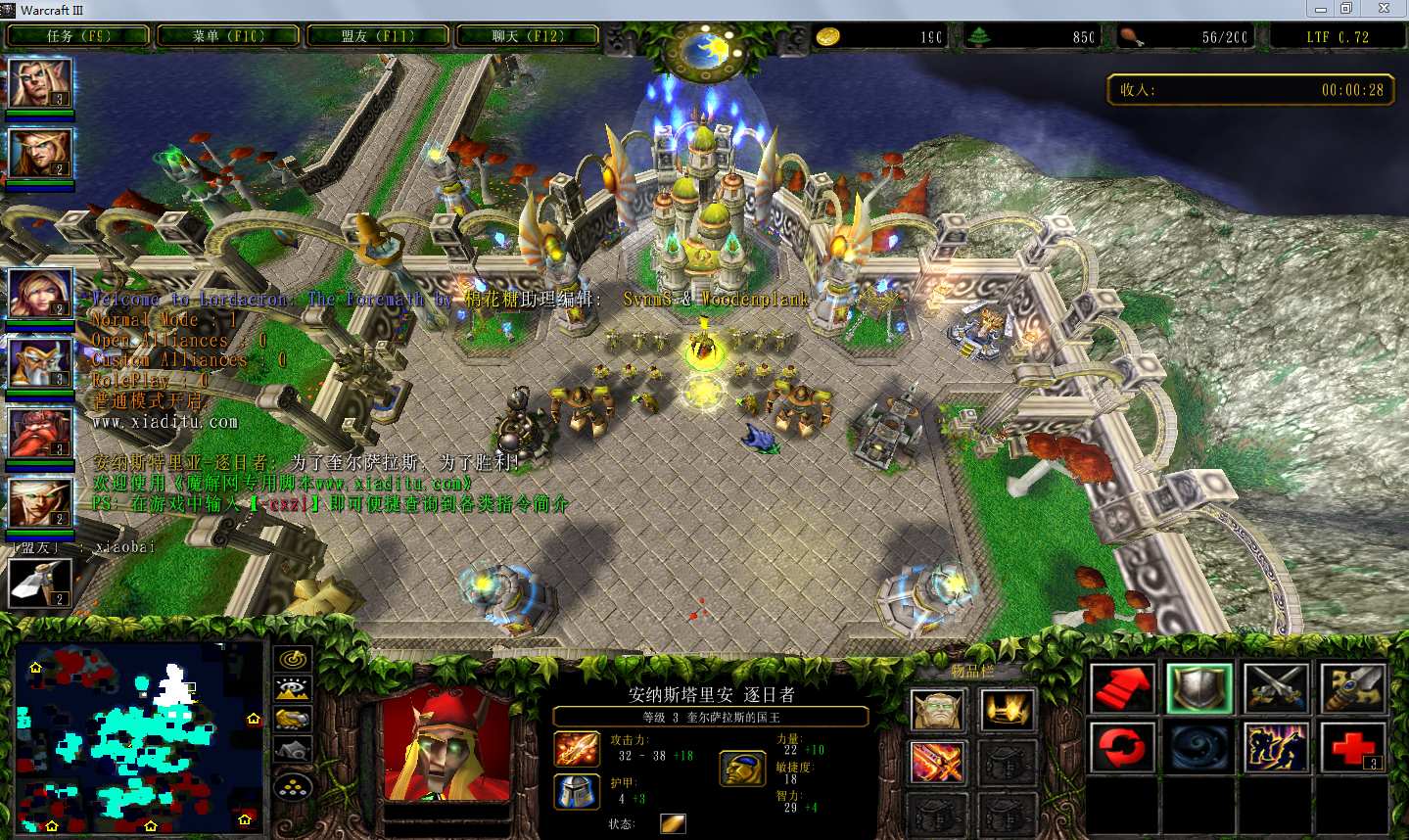
Task: Activate the purple silhouettes hero ability
Action: 1277,748
